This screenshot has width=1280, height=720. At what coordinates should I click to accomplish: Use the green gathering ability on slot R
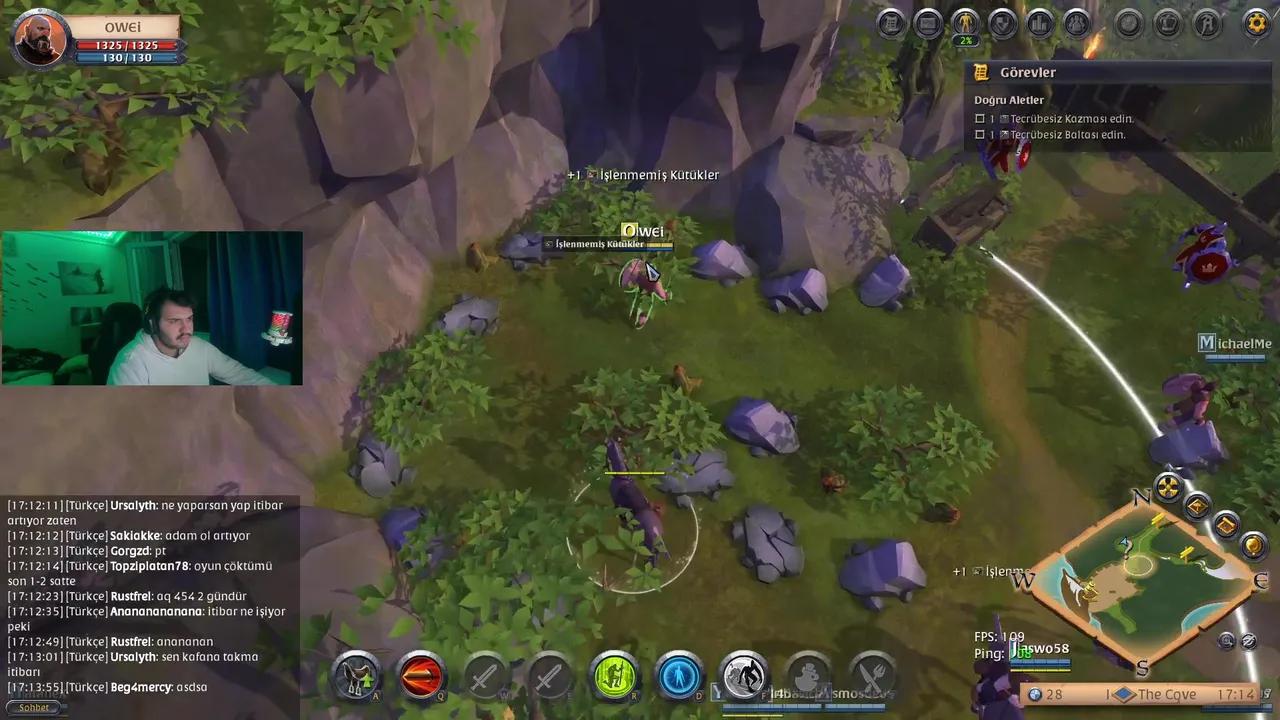pos(614,677)
